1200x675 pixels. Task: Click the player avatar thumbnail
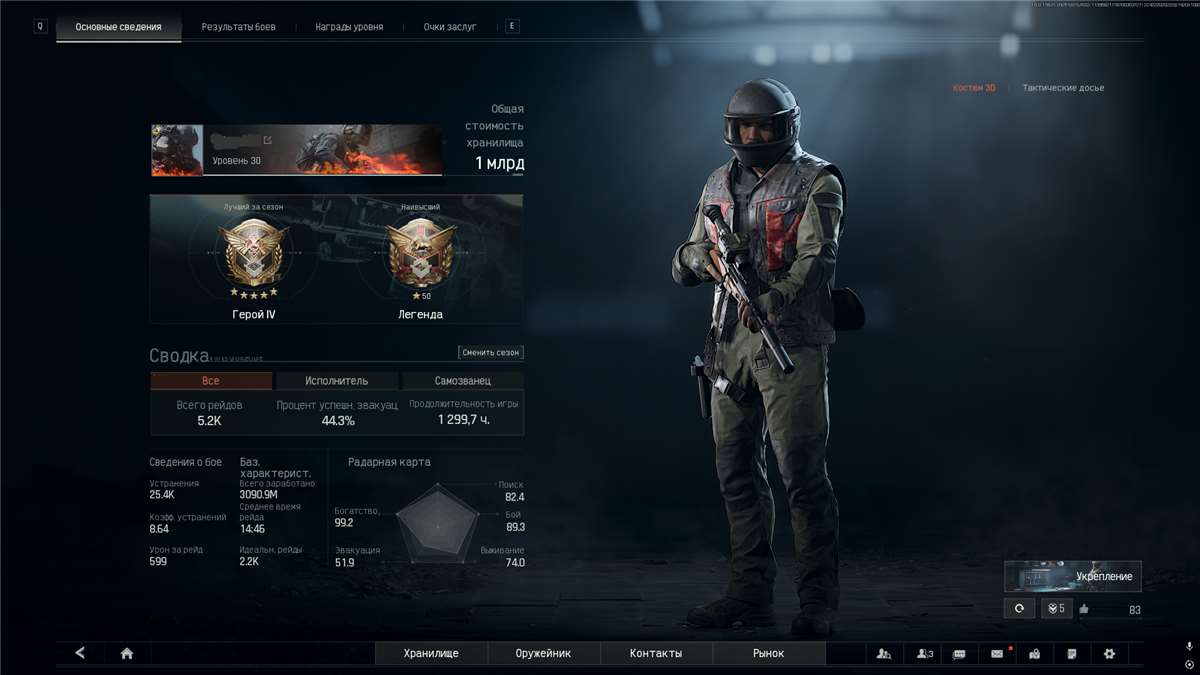click(x=177, y=150)
